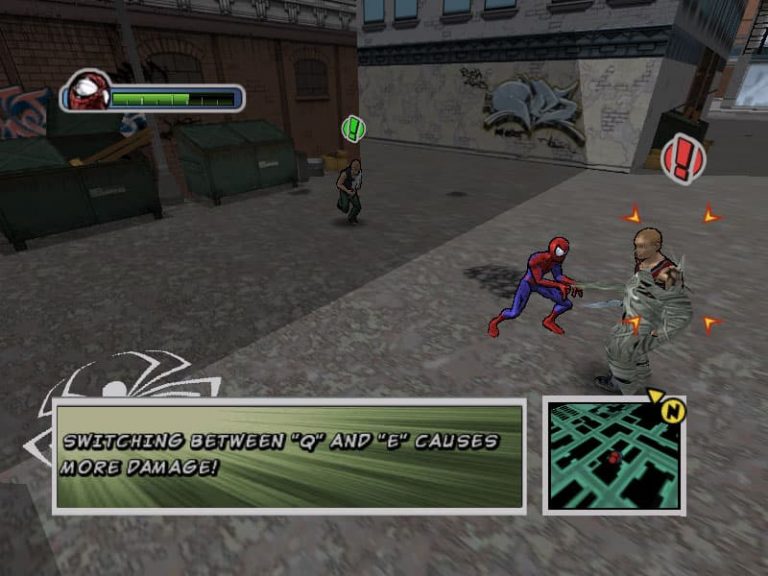Click the red exclamation alert marker
Viewport: 768px width, 576px height.
pyautogui.click(x=684, y=159)
